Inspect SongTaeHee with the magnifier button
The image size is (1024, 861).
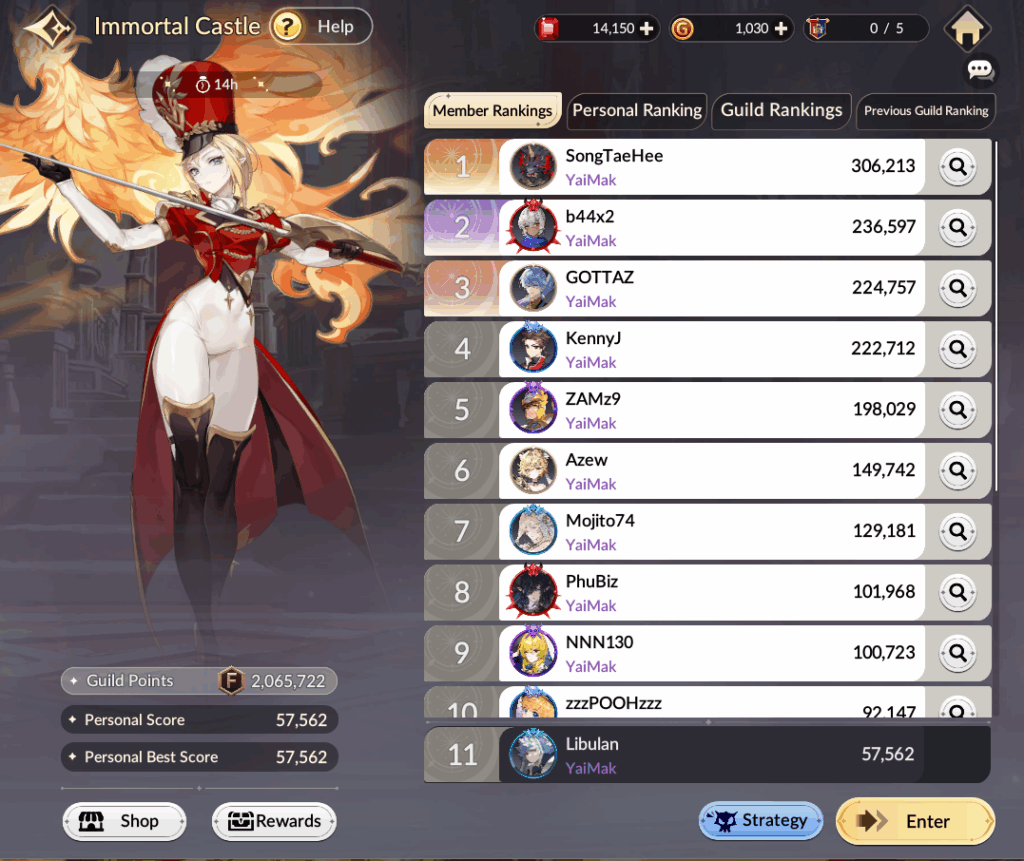(958, 167)
